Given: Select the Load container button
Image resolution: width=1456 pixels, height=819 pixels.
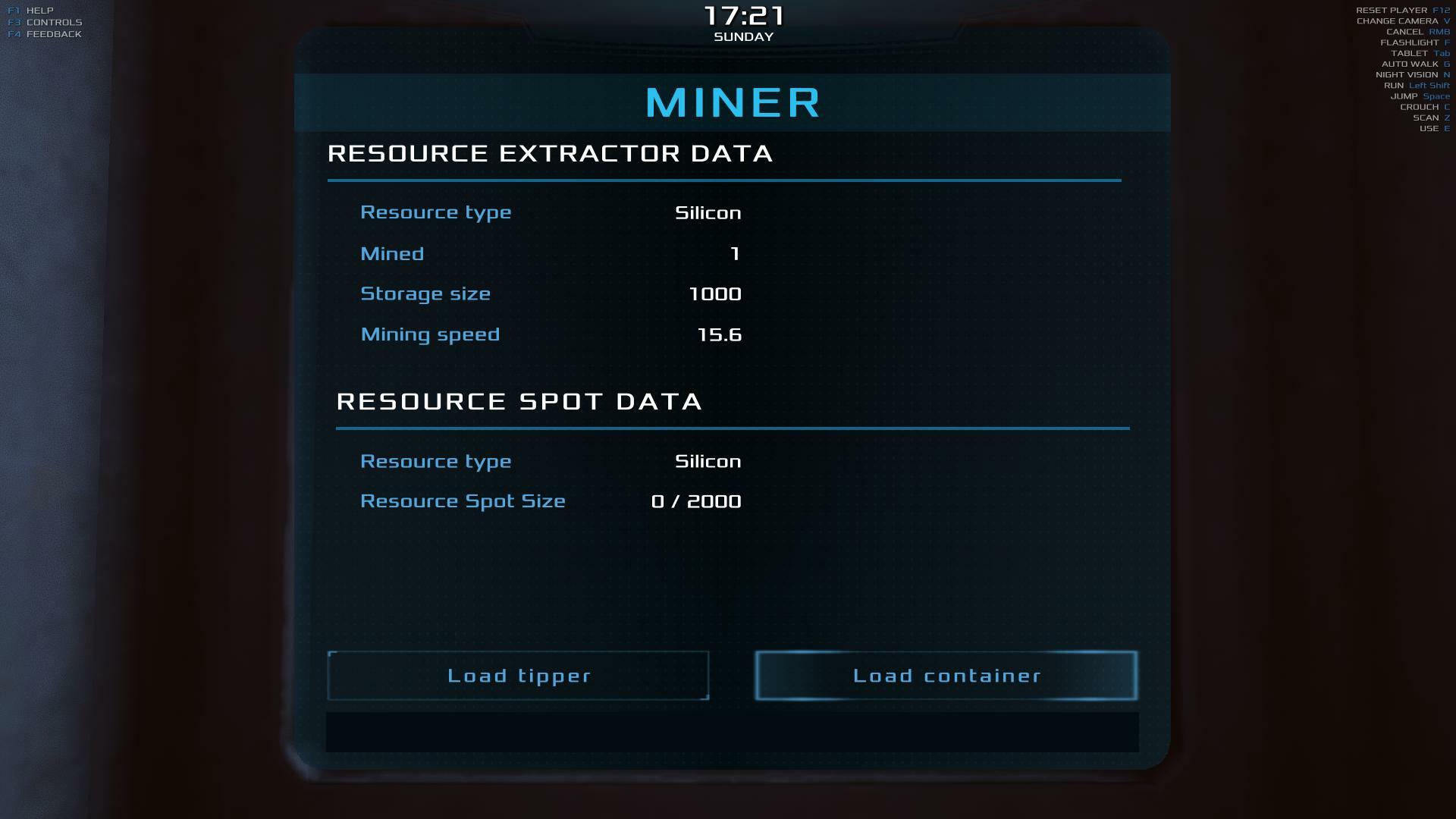Looking at the screenshot, I should [946, 676].
